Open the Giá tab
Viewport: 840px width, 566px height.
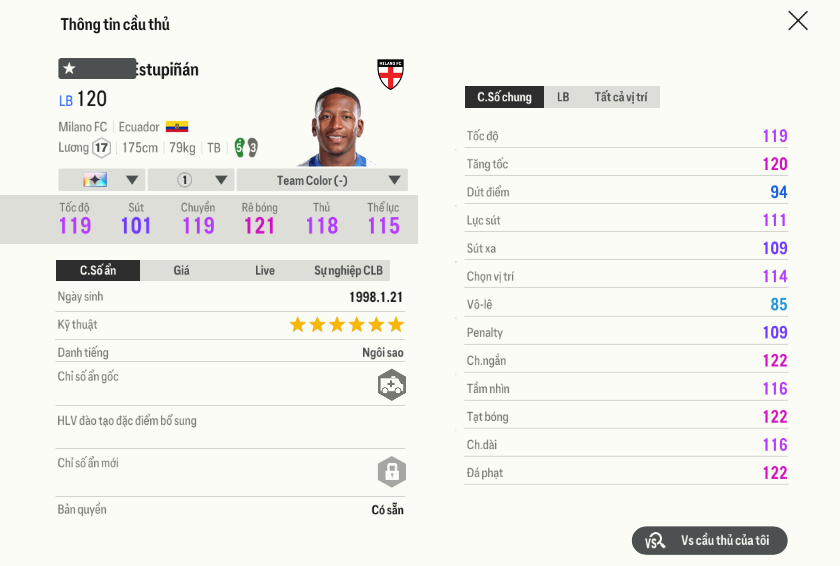(x=181, y=270)
